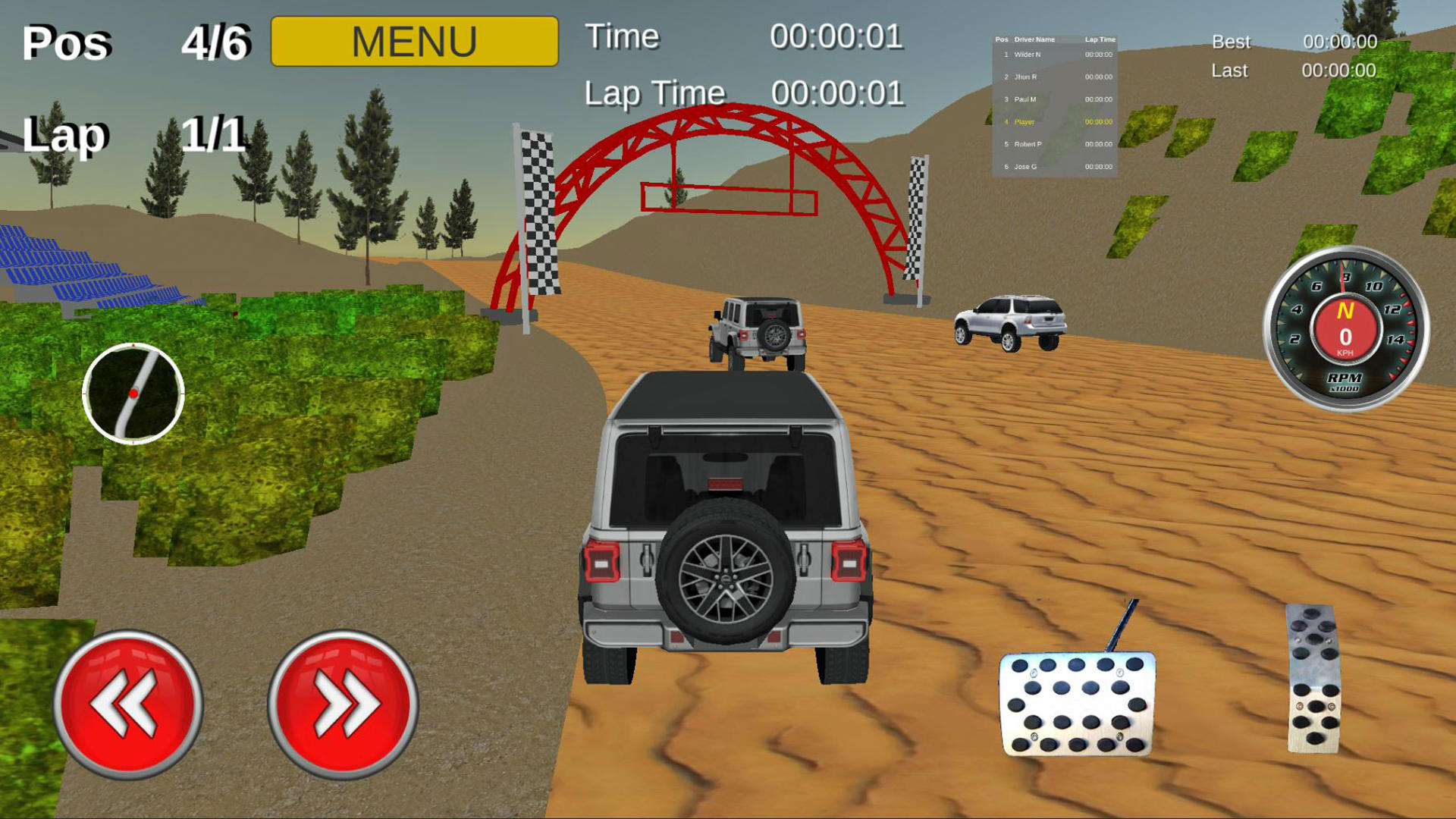Select the Driver Name column header
Image resolution: width=1456 pixels, height=819 pixels.
pos(1034,38)
